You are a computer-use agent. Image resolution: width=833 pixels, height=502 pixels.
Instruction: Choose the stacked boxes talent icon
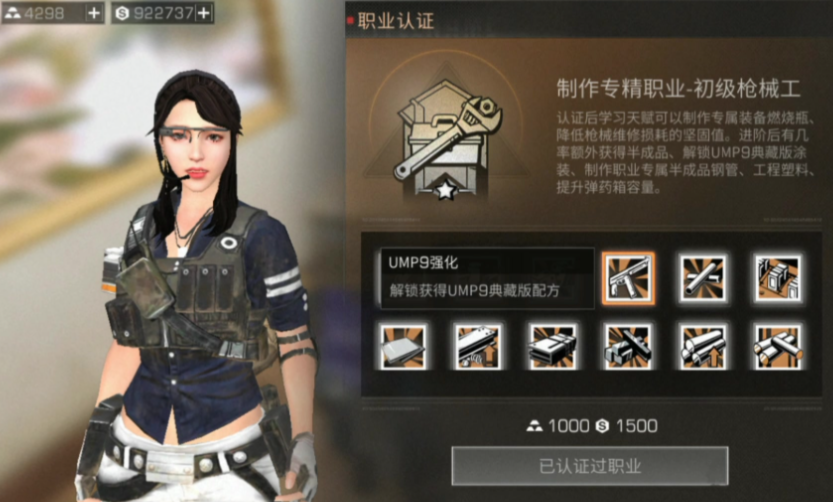click(777, 277)
